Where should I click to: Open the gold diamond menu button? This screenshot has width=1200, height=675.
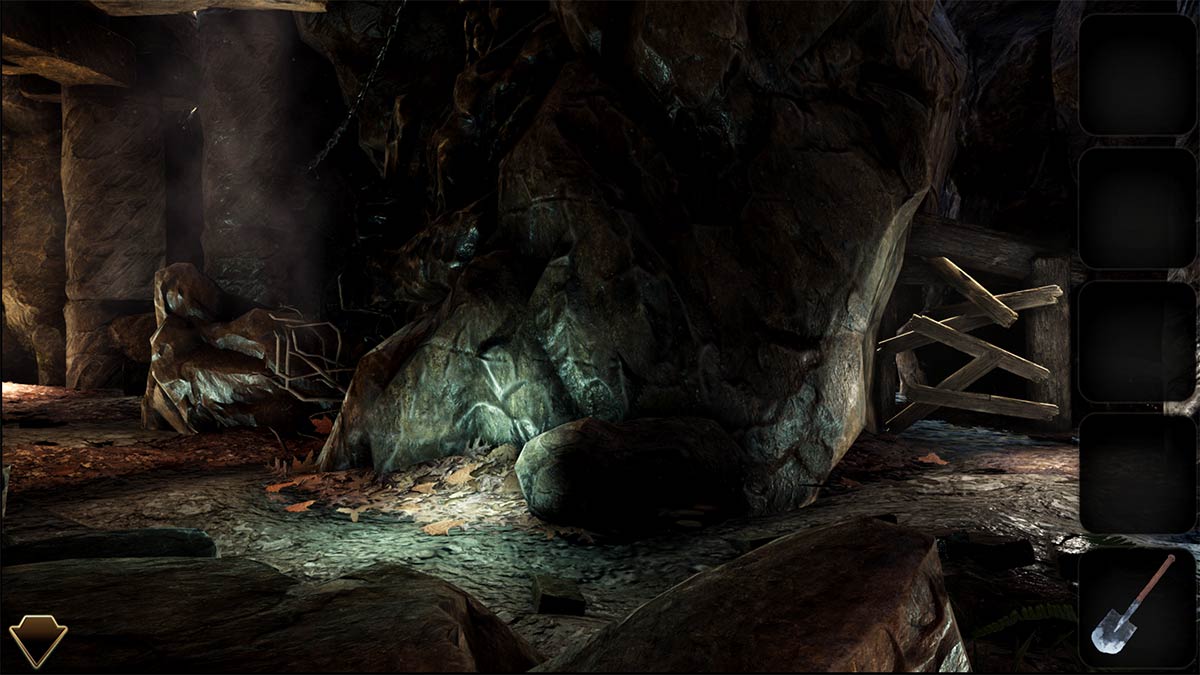pos(38,638)
